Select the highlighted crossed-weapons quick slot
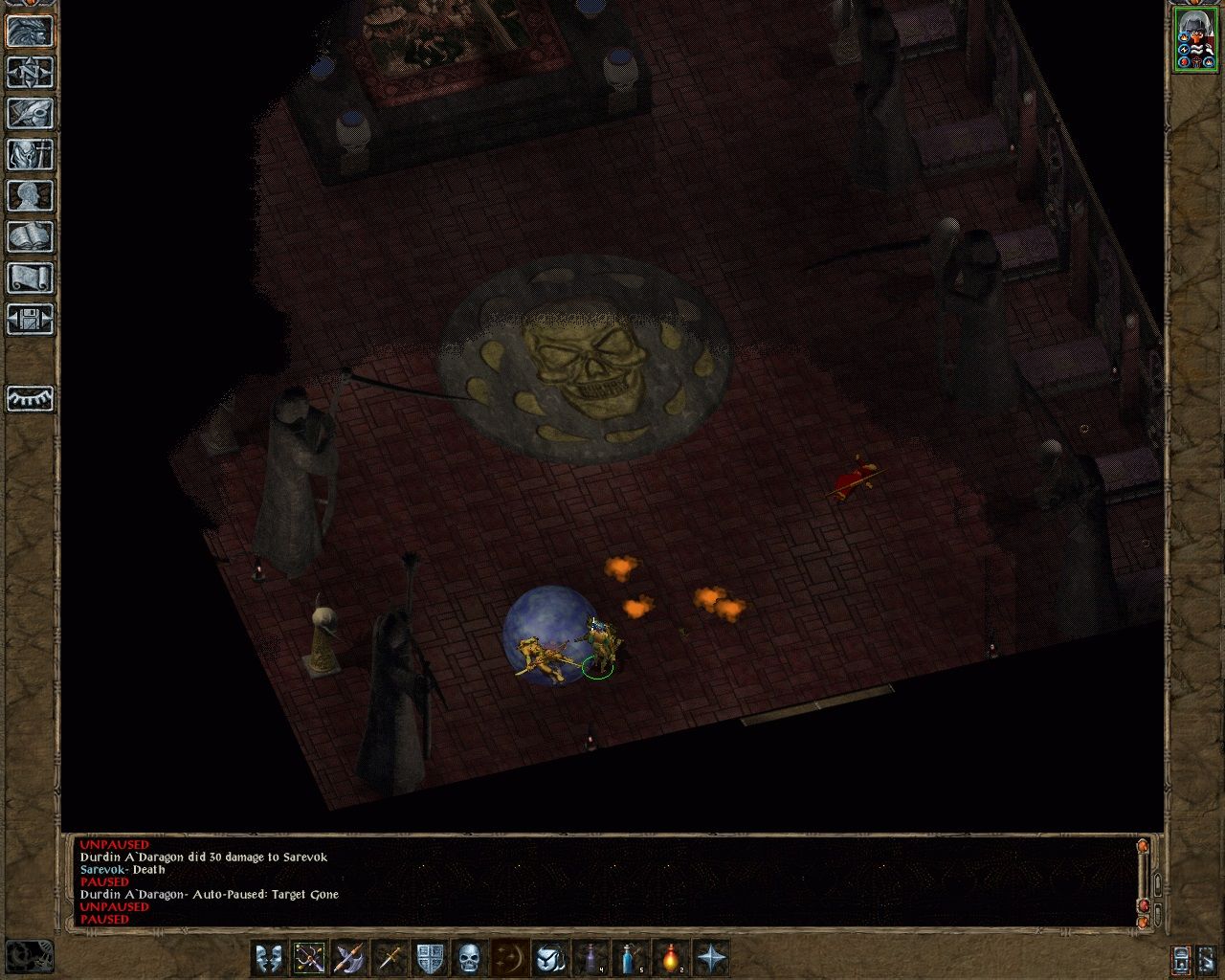Image resolution: width=1225 pixels, height=980 pixels. (309, 957)
